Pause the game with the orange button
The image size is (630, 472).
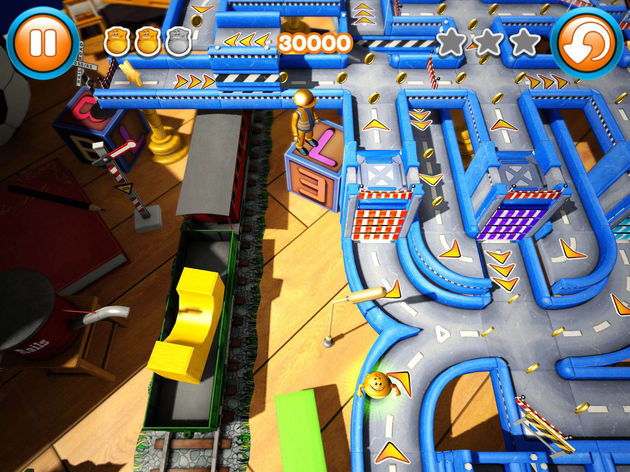42,43
